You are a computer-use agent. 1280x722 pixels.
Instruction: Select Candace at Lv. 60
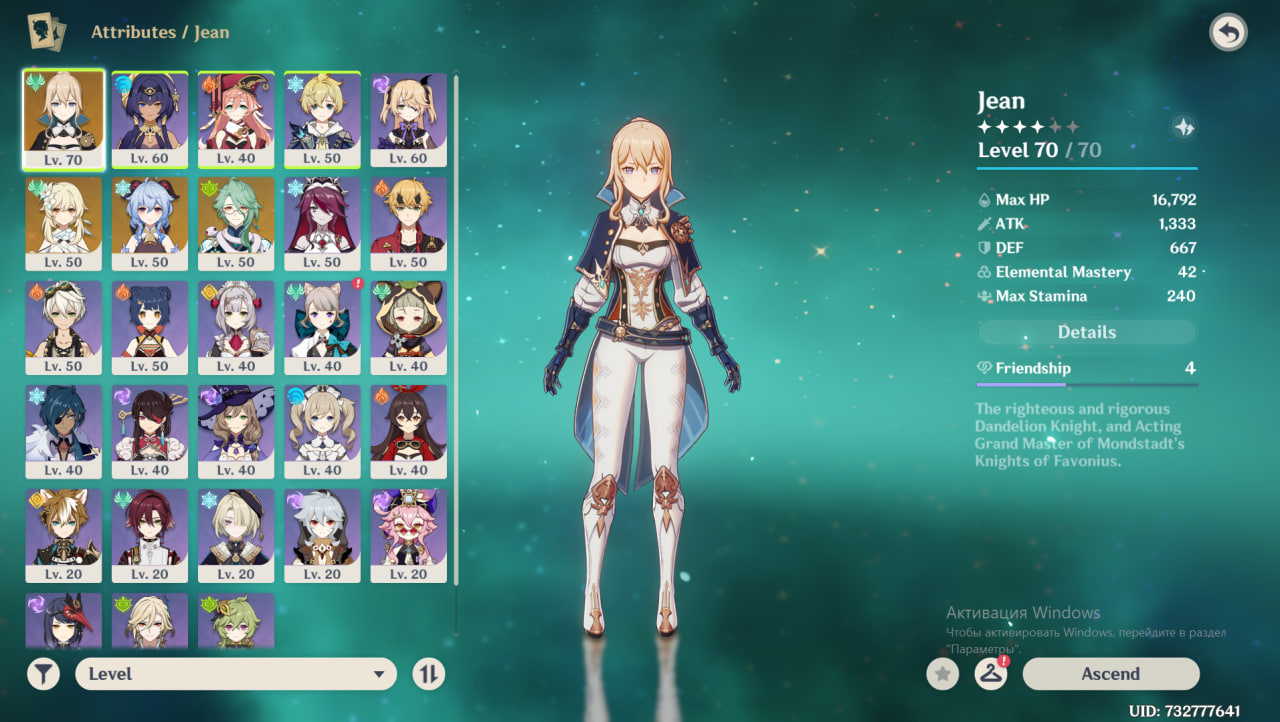[150, 118]
